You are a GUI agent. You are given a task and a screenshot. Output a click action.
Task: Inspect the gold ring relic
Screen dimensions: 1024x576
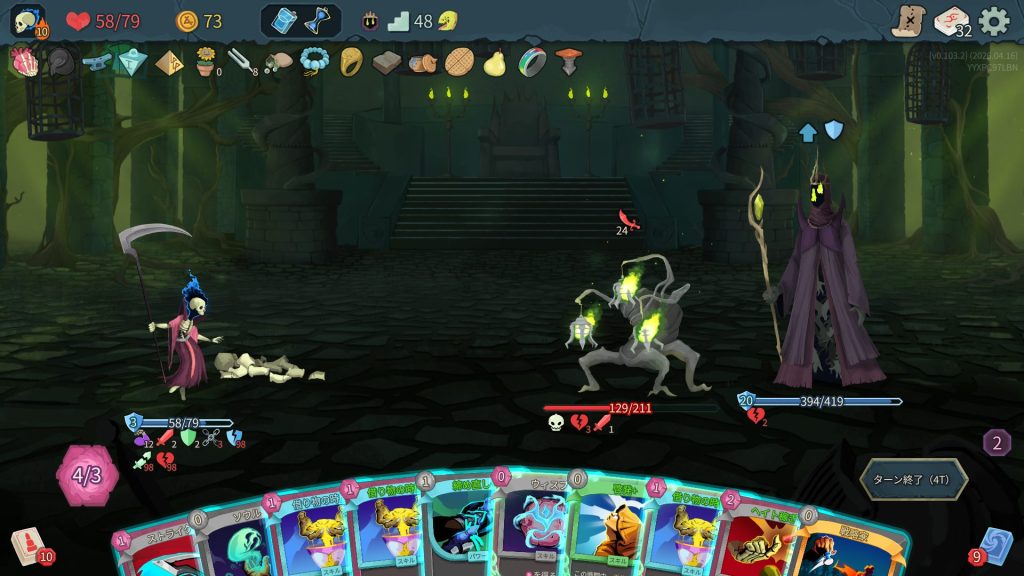pyautogui.click(x=351, y=62)
